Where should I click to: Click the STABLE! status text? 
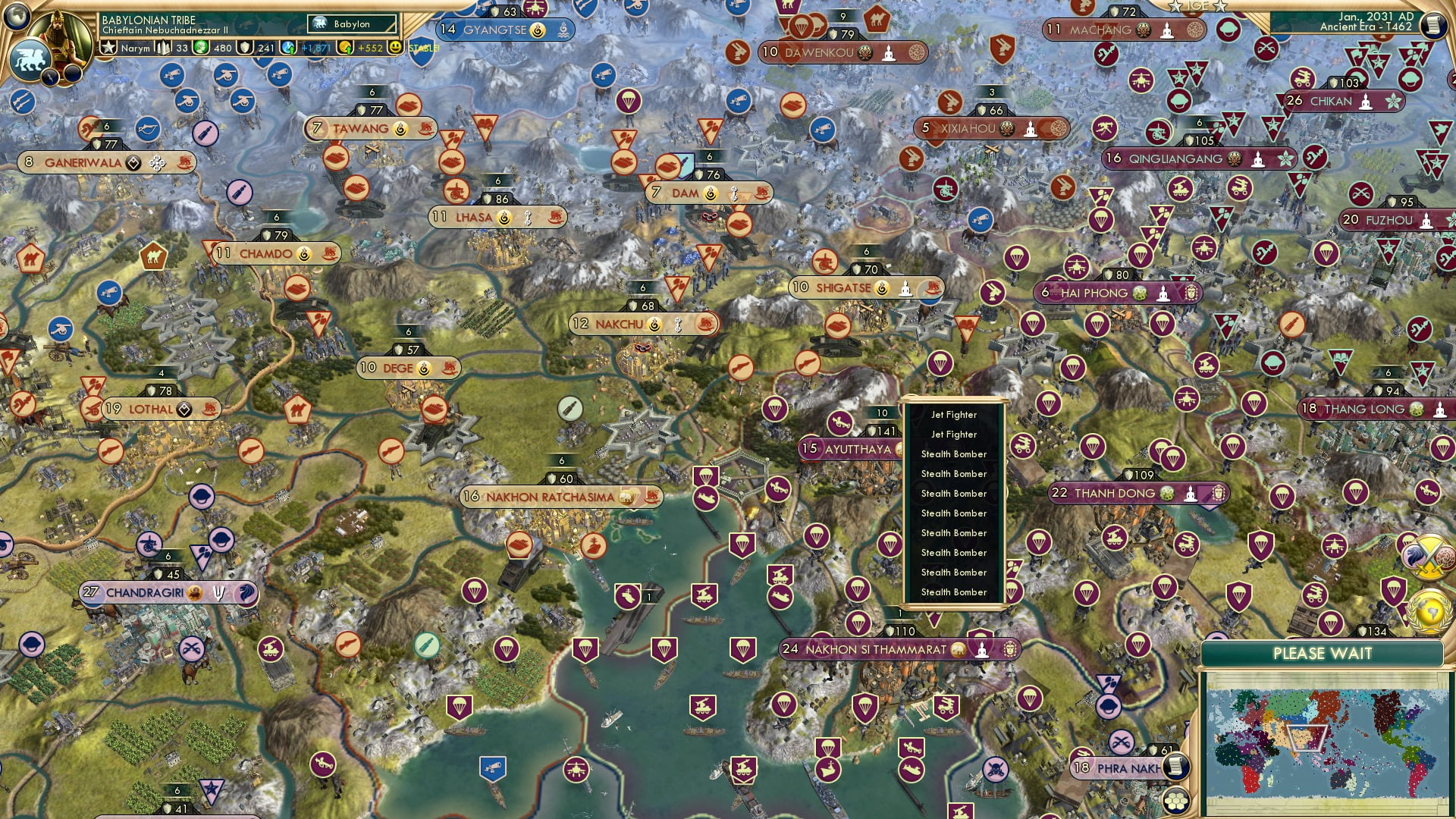pos(423,49)
